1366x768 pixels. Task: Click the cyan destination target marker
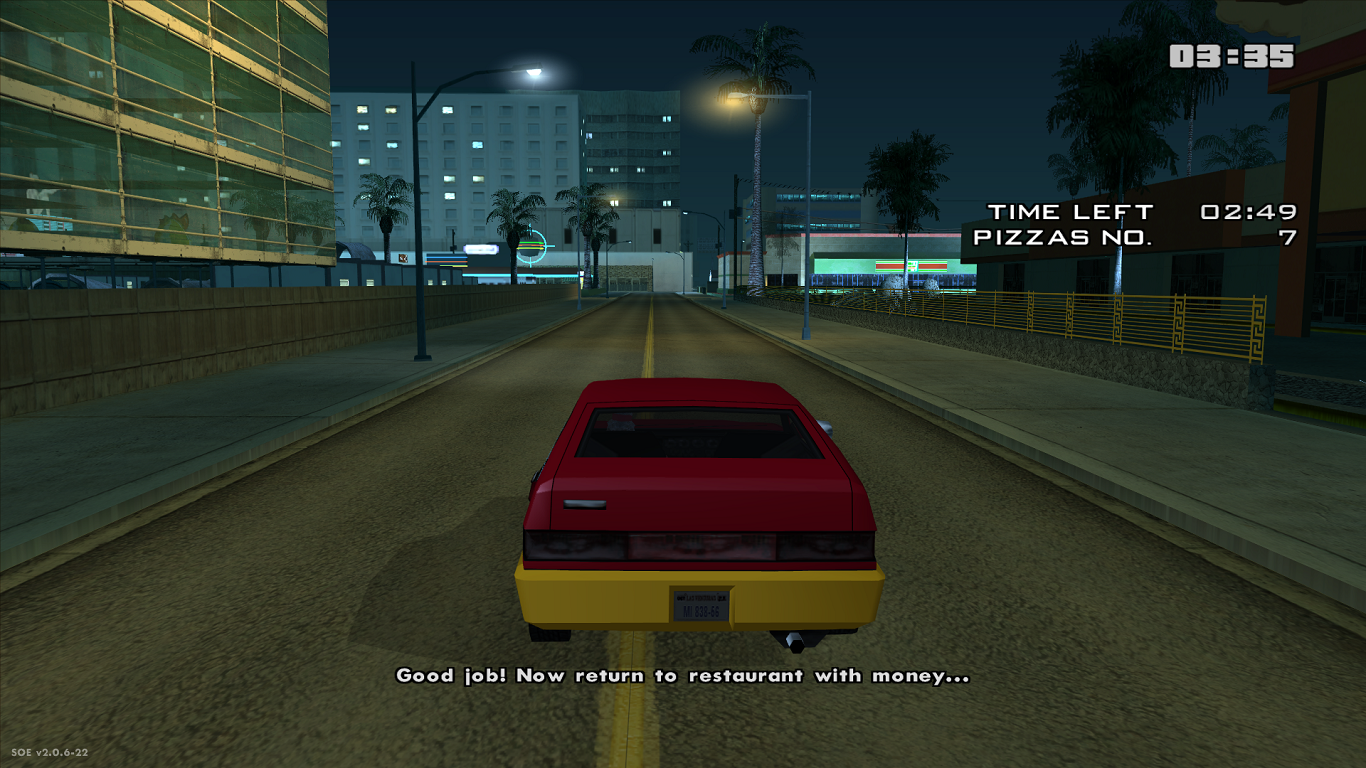coord(533,245)
